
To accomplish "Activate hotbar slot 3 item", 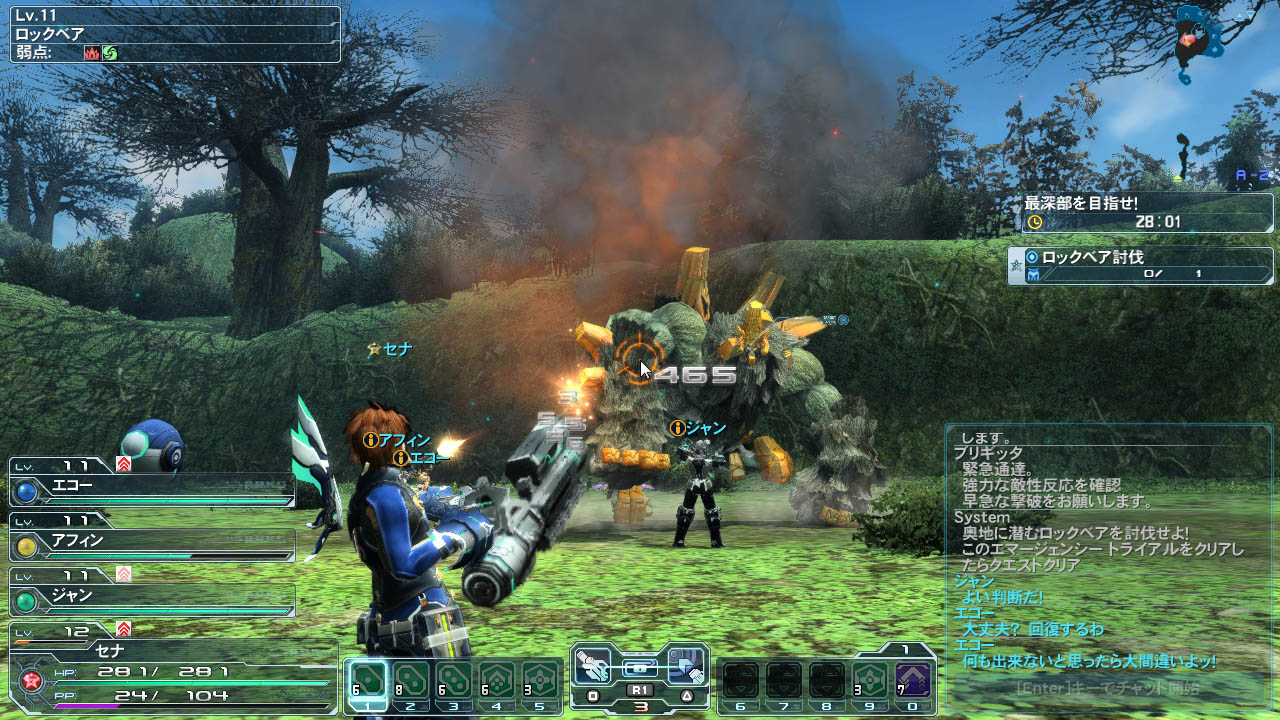I will click(x=455, y=681).
